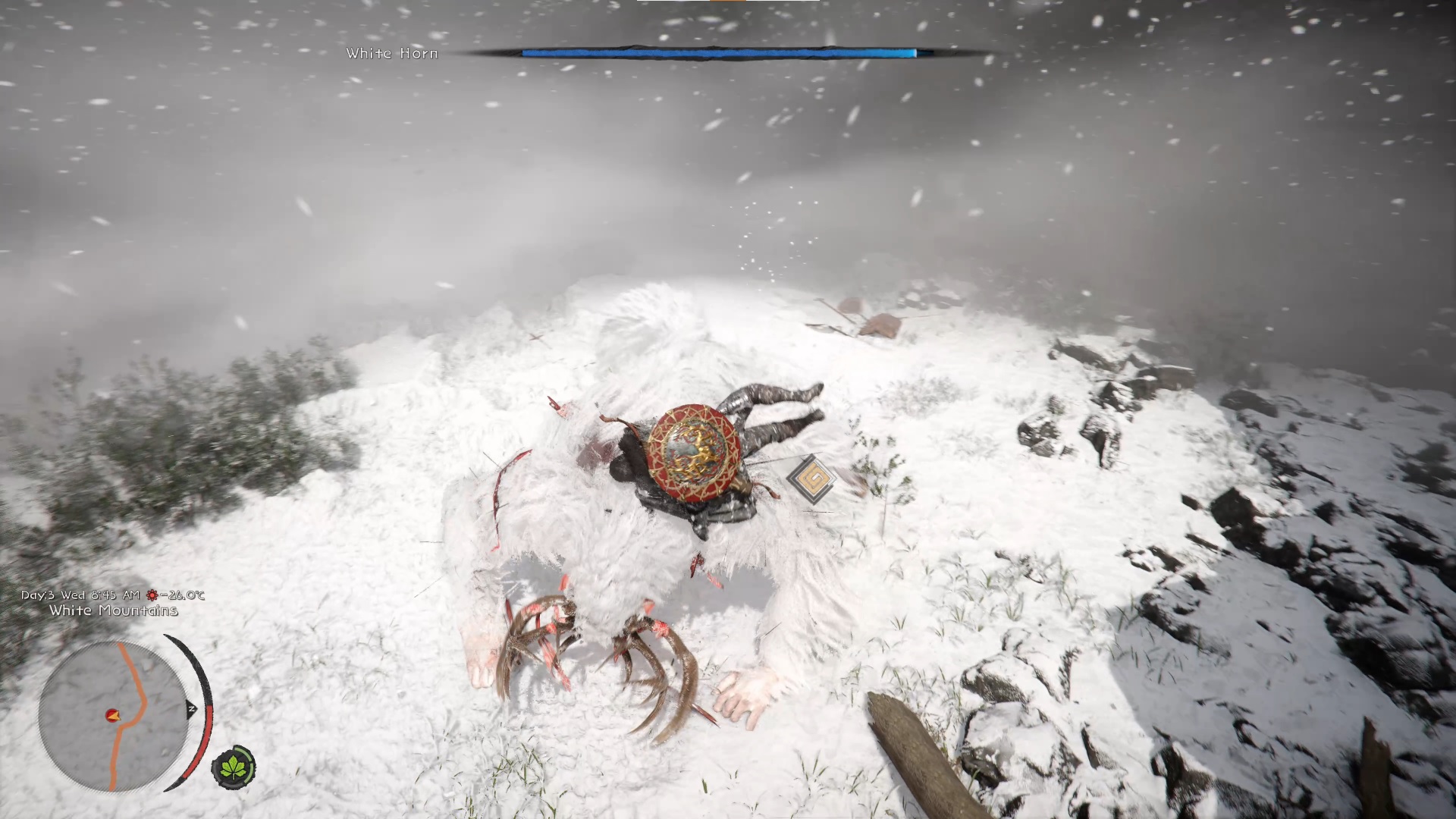Click the White Mountains region label
The height and width of the screenshot is (819, 1456).
tap(111, 610)
